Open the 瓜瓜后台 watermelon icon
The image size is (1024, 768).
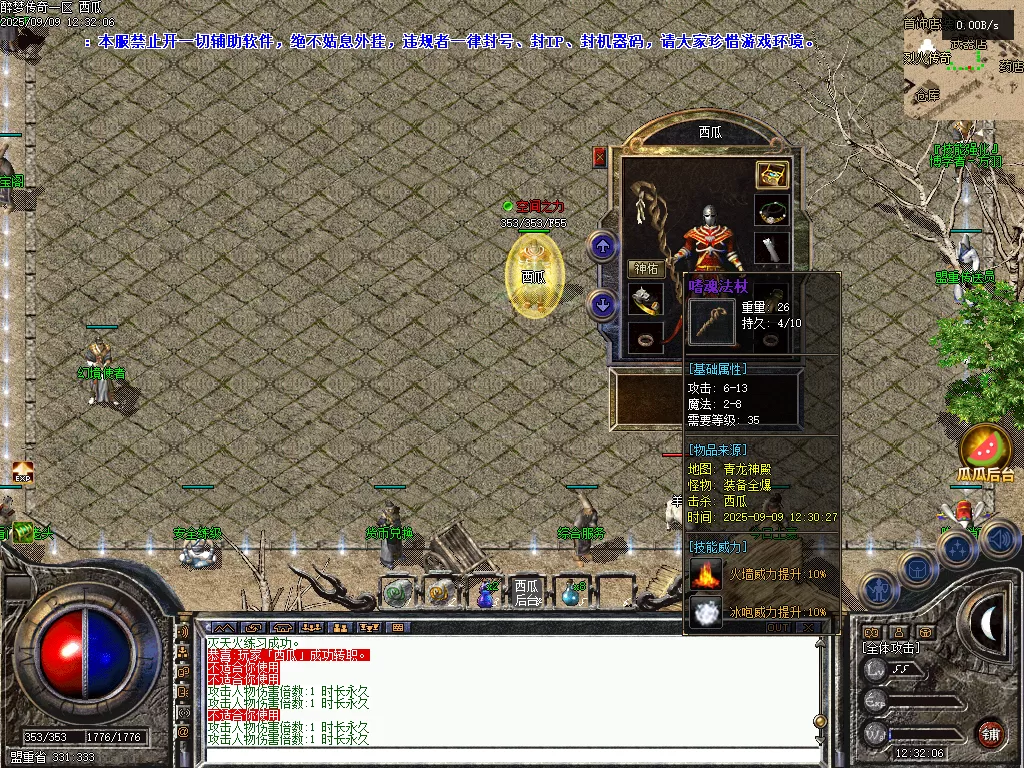click(x=986, y=448)
